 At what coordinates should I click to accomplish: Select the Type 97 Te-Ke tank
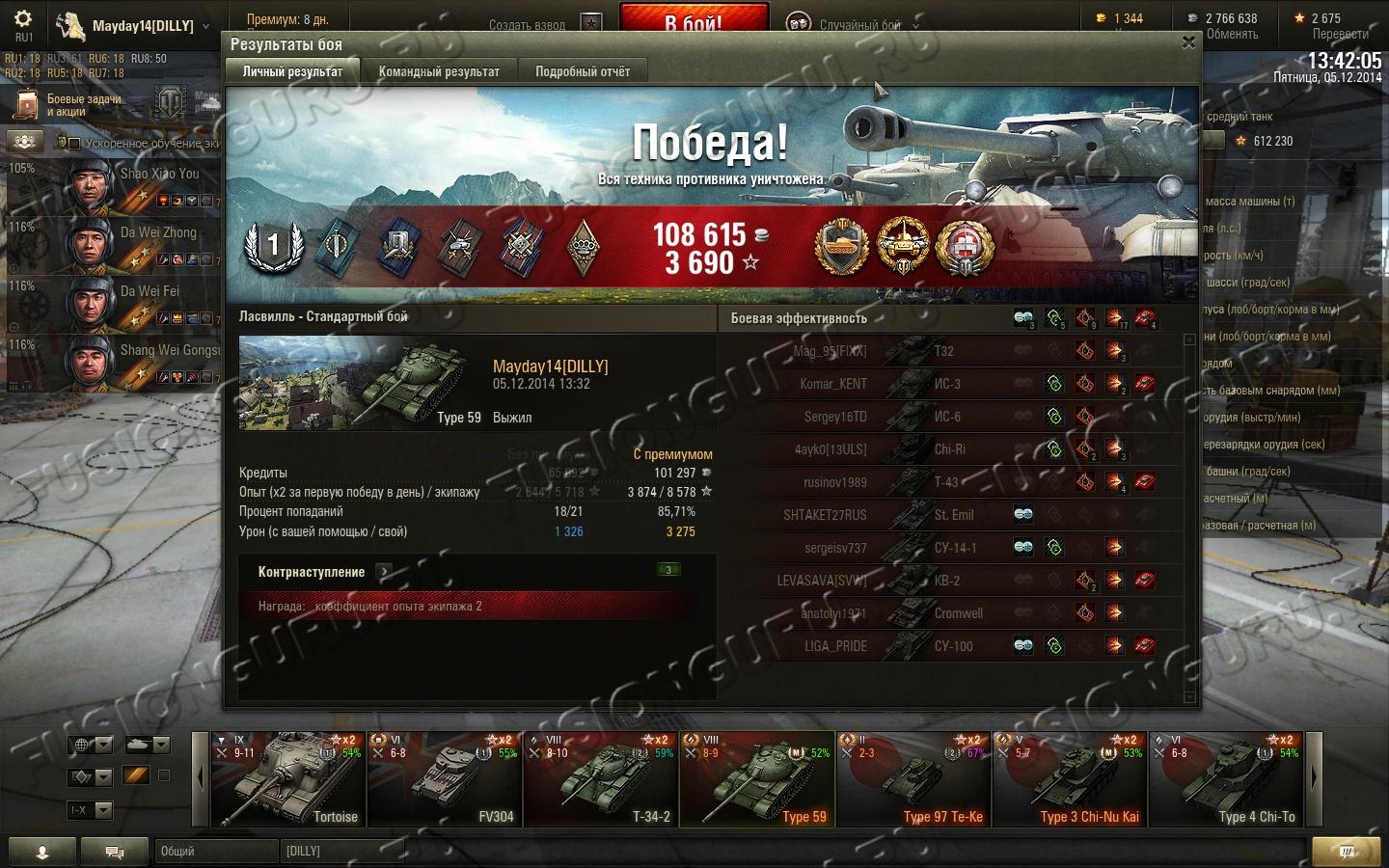912,779
